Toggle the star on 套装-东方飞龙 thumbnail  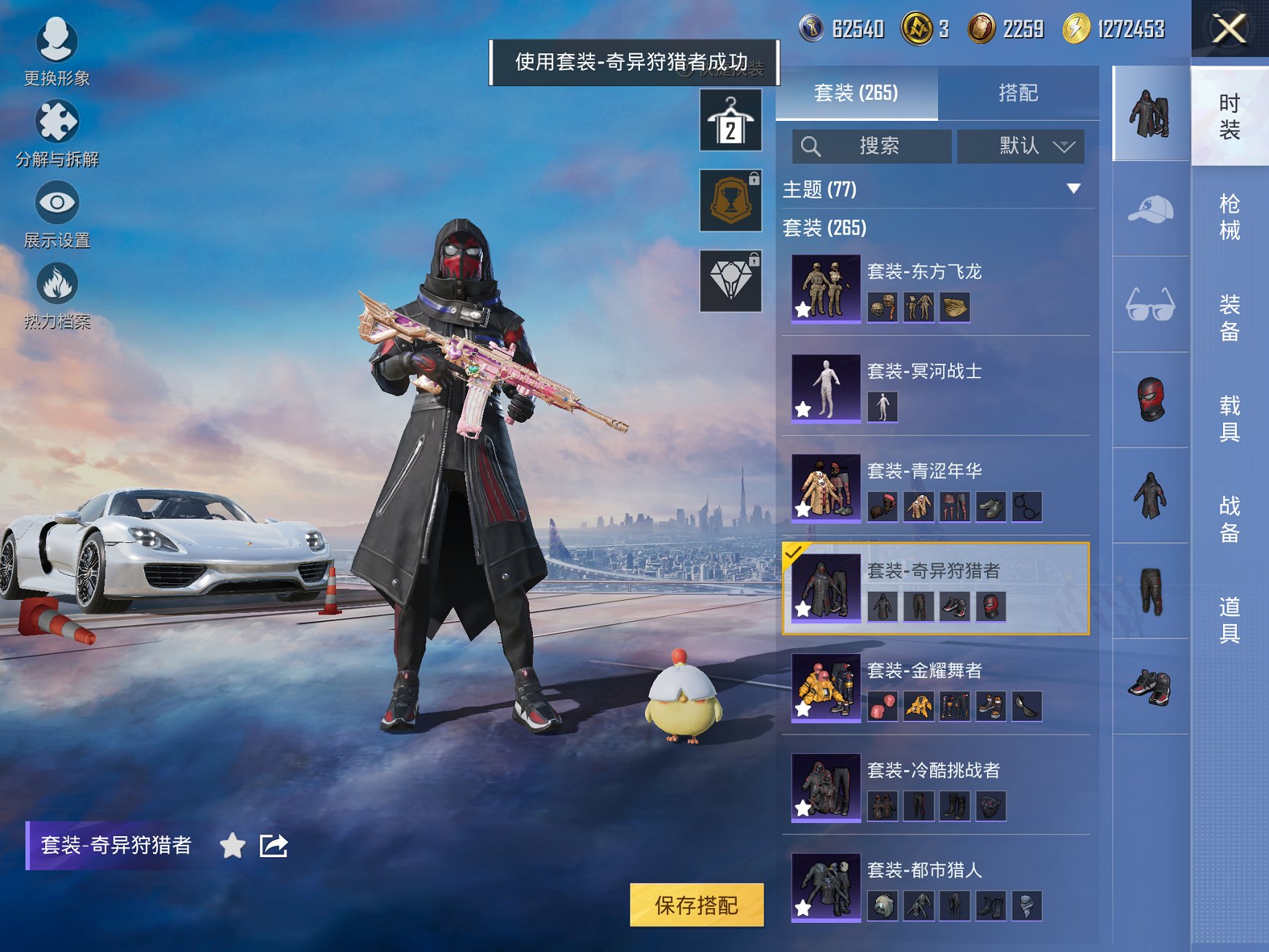(x=802, y=309)
